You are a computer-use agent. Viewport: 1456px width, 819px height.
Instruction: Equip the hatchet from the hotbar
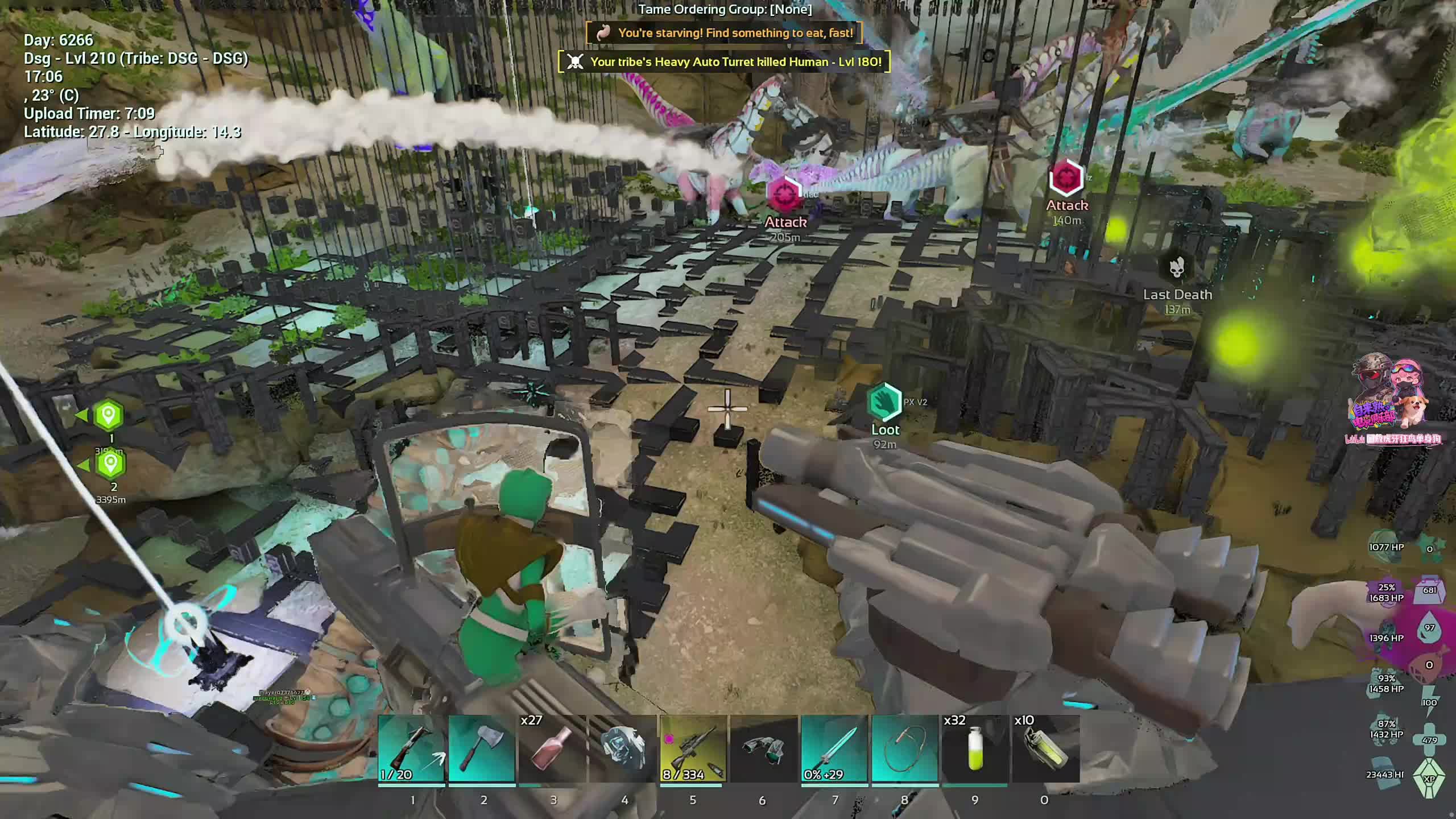482,748
